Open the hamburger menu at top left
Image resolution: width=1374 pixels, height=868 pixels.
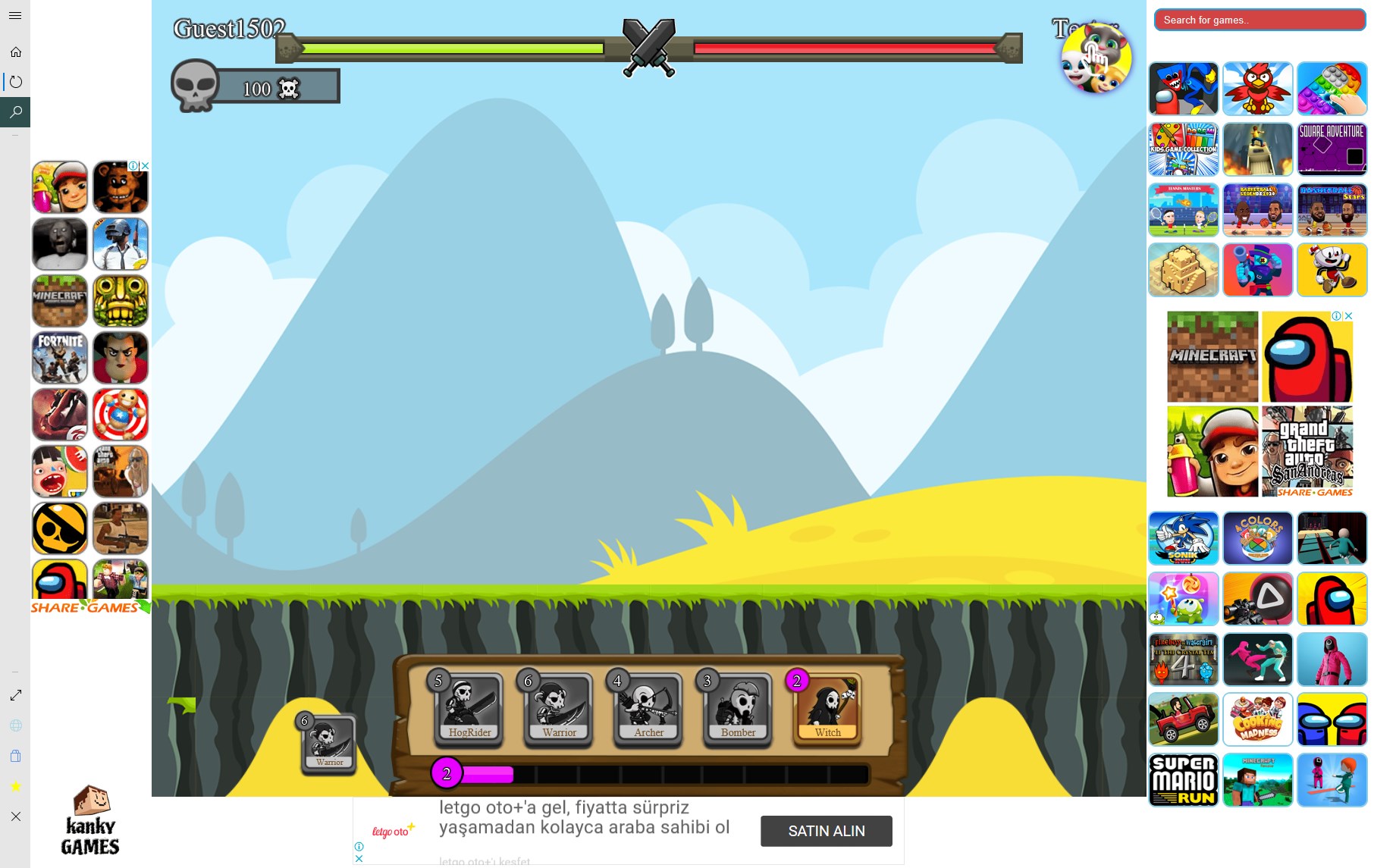[15, 15]
